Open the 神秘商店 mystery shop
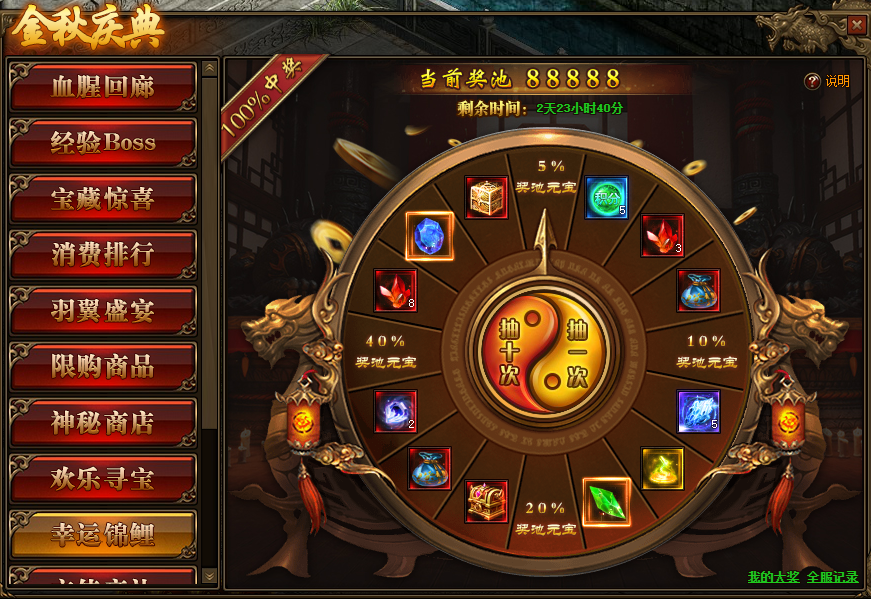Screen dimensions: 871x599 tap(102, 423)
